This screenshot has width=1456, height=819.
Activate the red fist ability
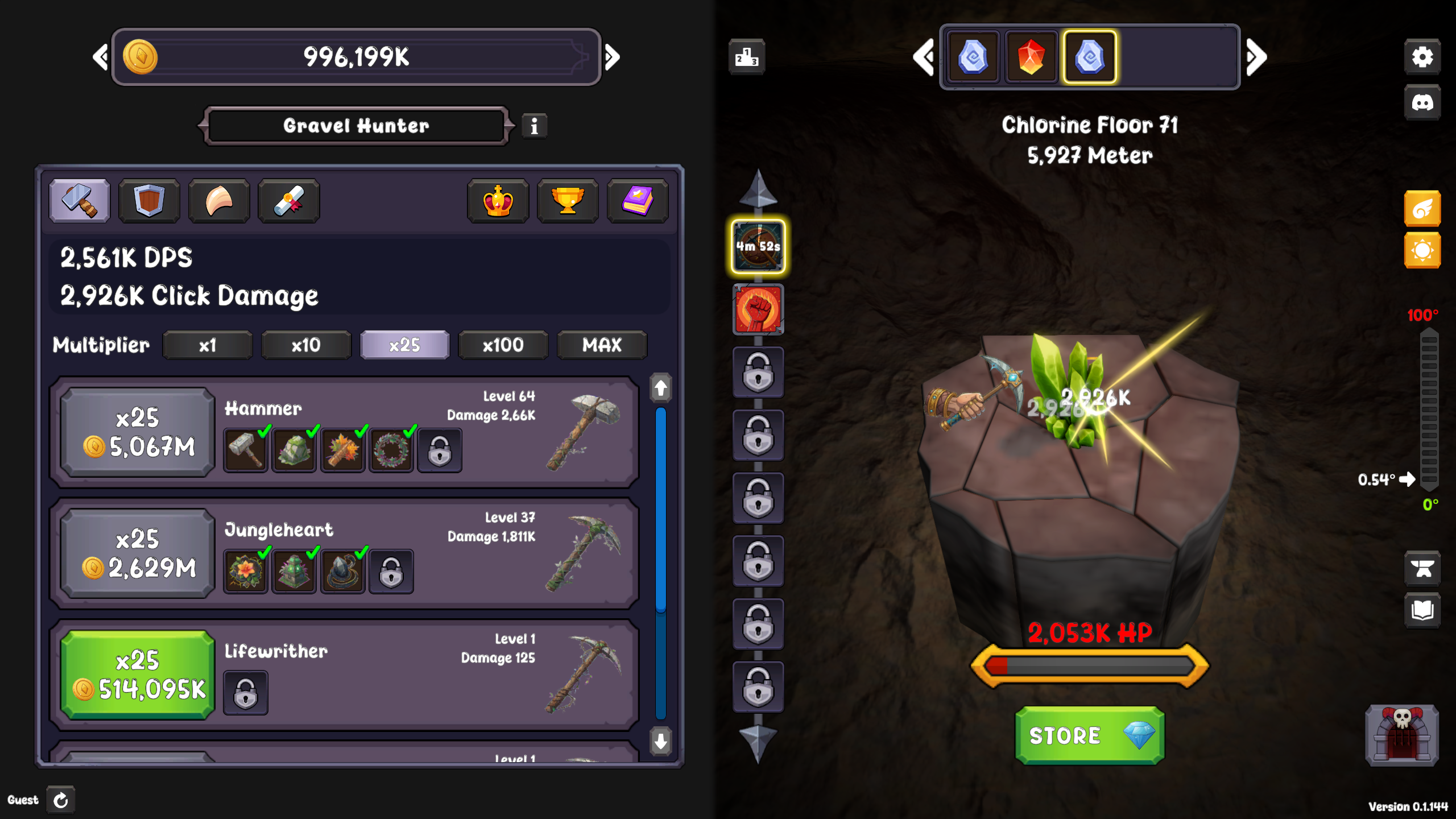758,309
